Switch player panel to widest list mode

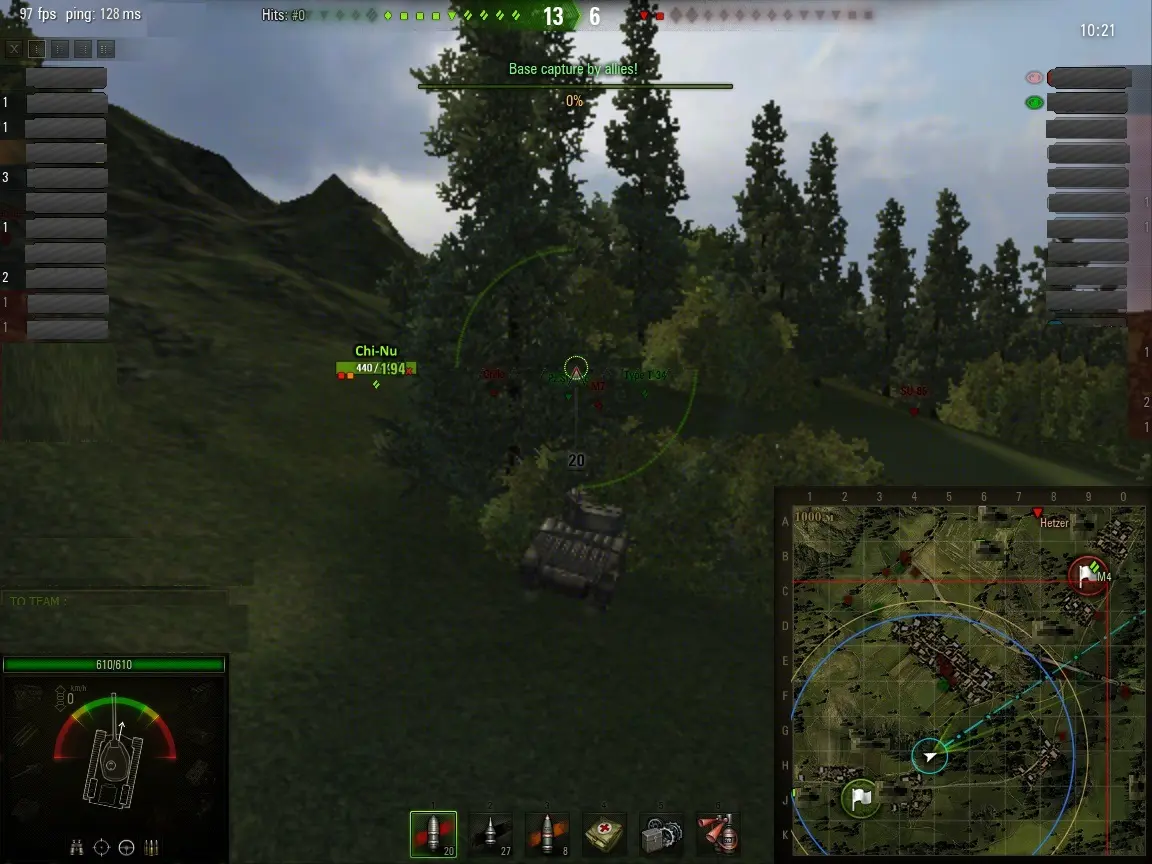click(x=106, y=48)
